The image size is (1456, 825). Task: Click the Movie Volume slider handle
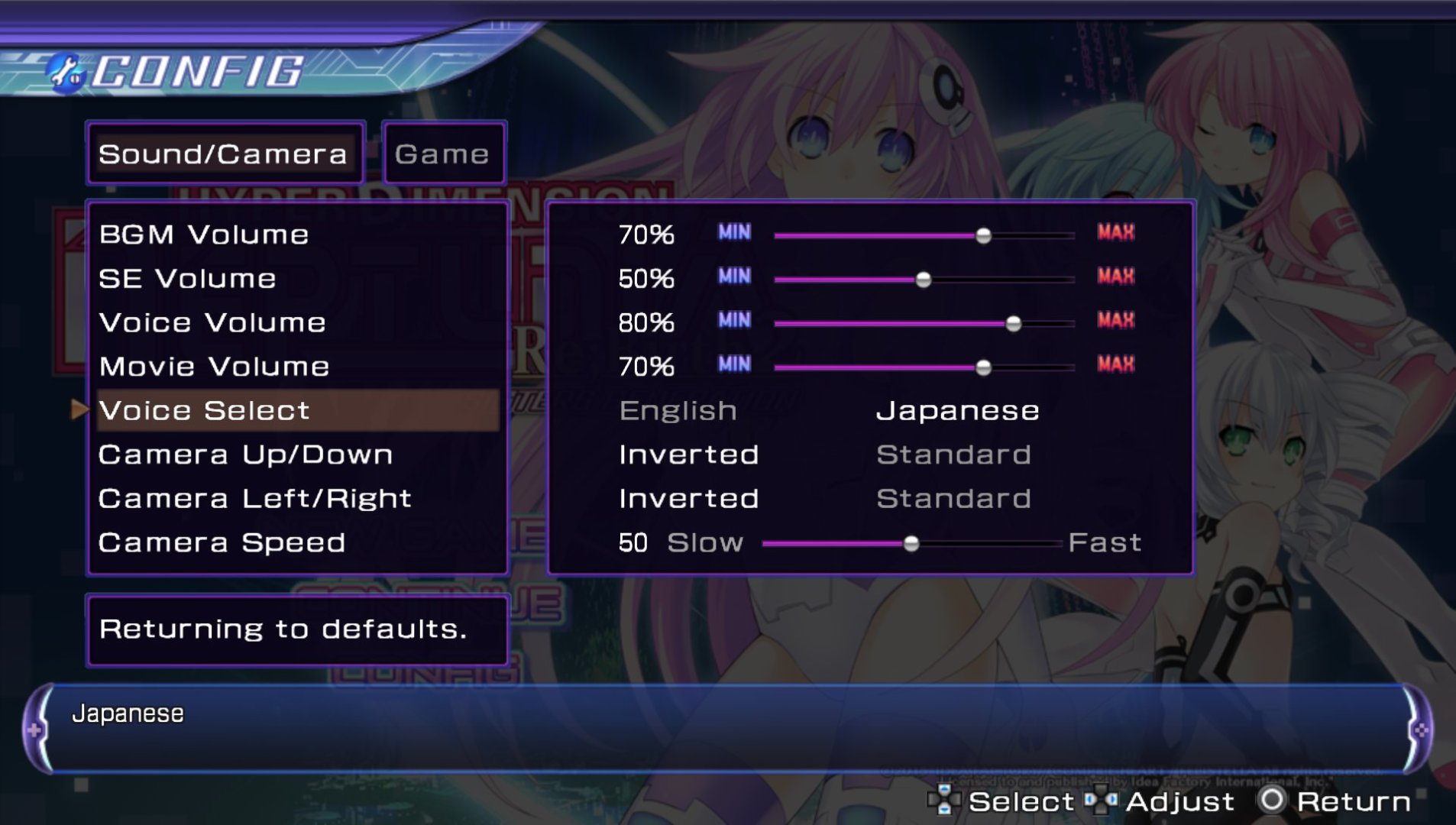click(x=984, y=368)
